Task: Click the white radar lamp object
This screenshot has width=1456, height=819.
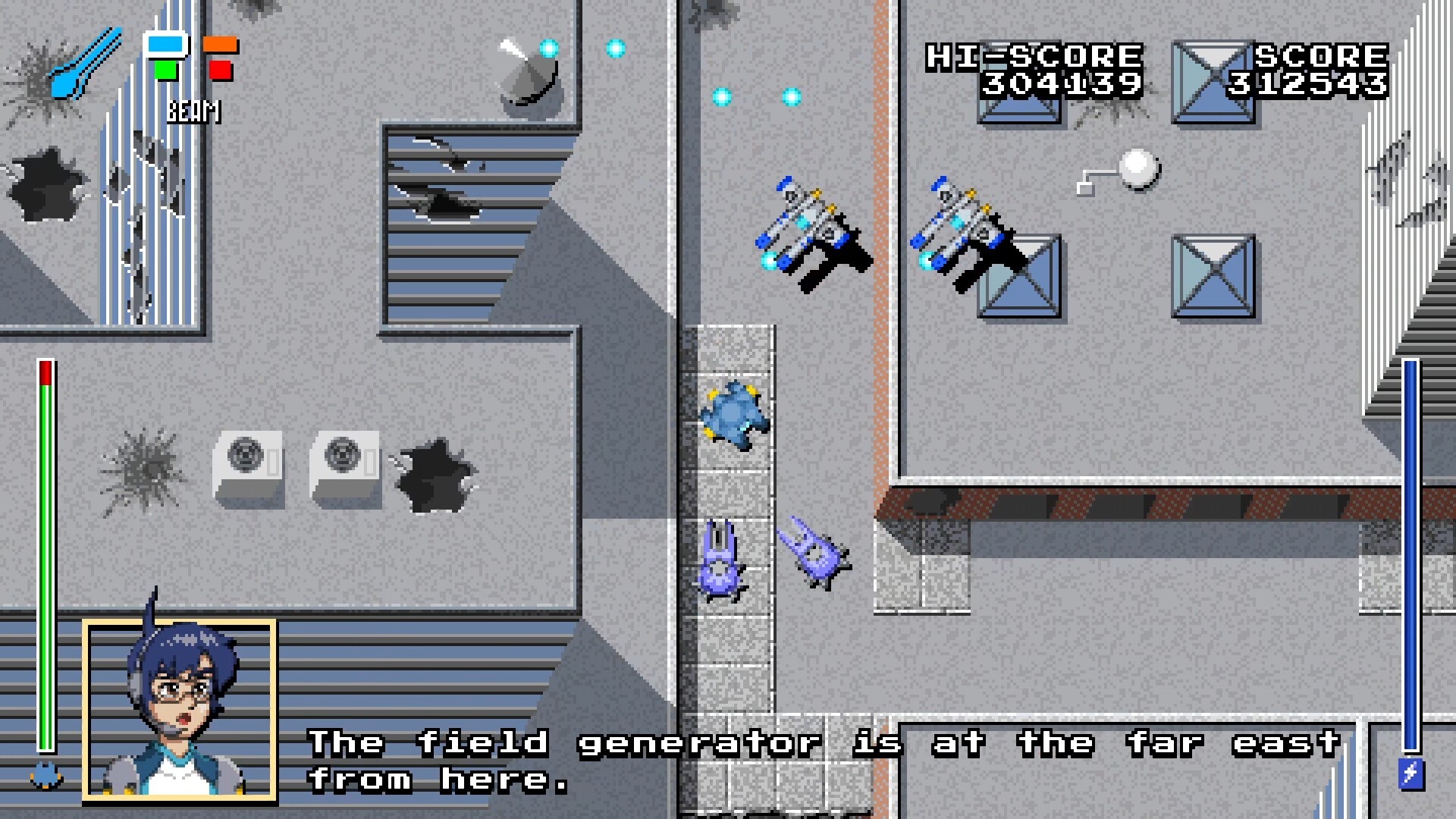Action: pyautogui.click(x=1137, y=167)
